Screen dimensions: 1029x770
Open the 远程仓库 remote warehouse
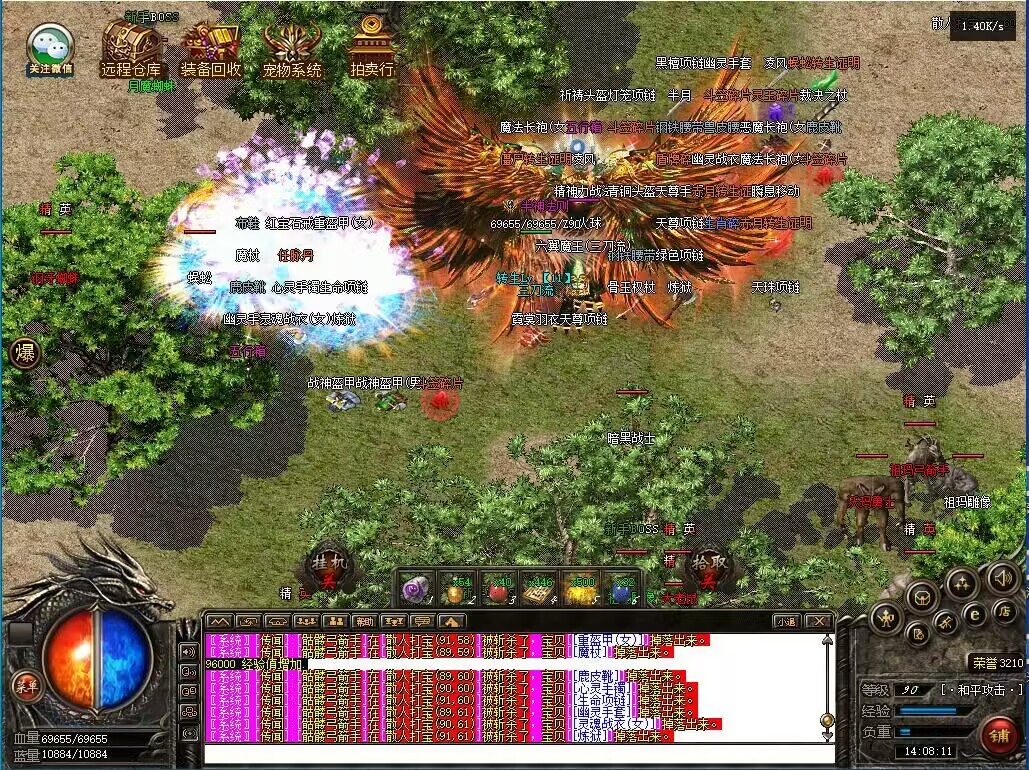(x=130, y=47)
